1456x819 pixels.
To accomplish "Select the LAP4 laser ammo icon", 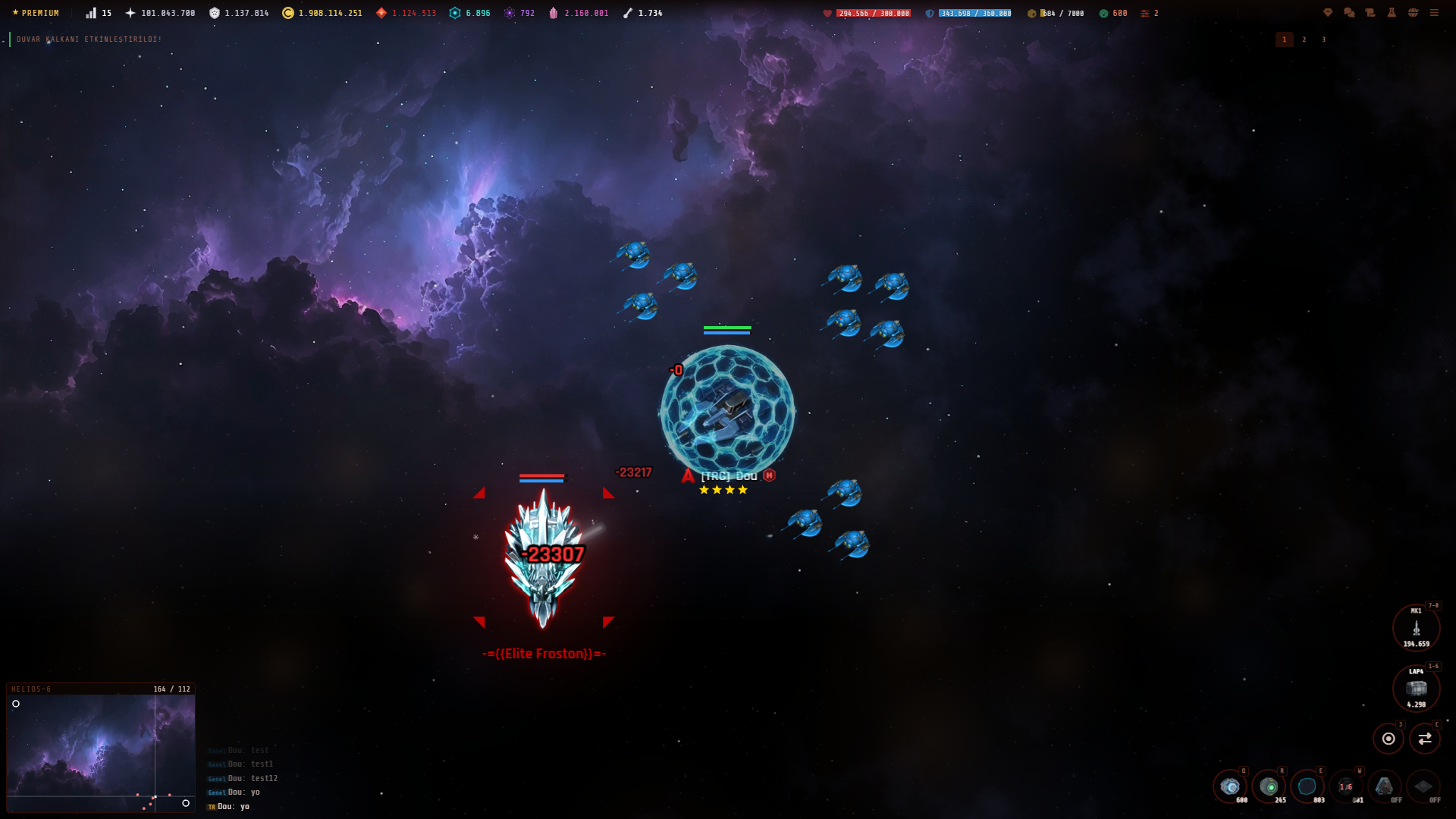I will click(1417, 689).
